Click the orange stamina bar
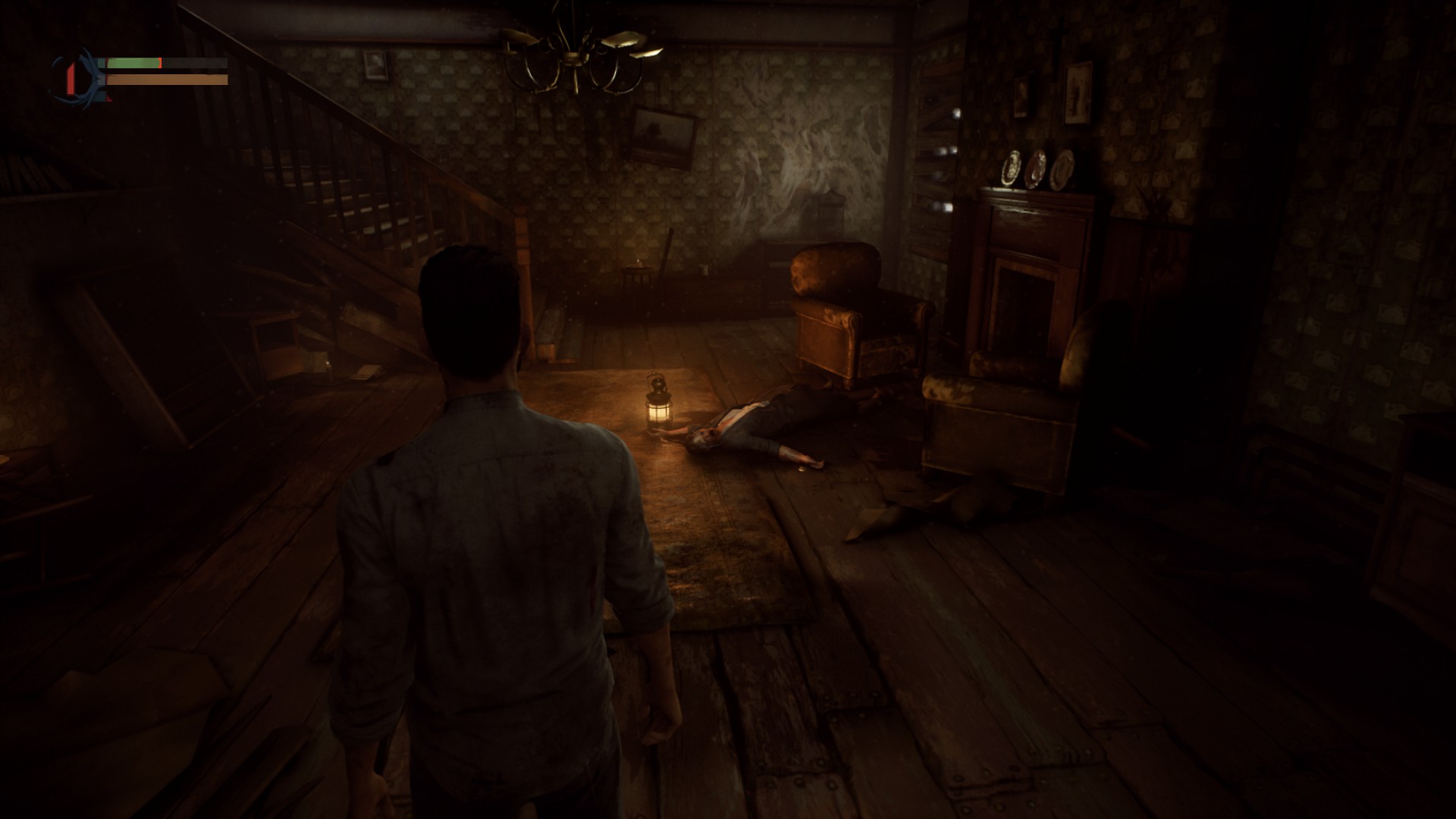The width and height of the screenshot is (1456, 819). click(x=167, y=78)
